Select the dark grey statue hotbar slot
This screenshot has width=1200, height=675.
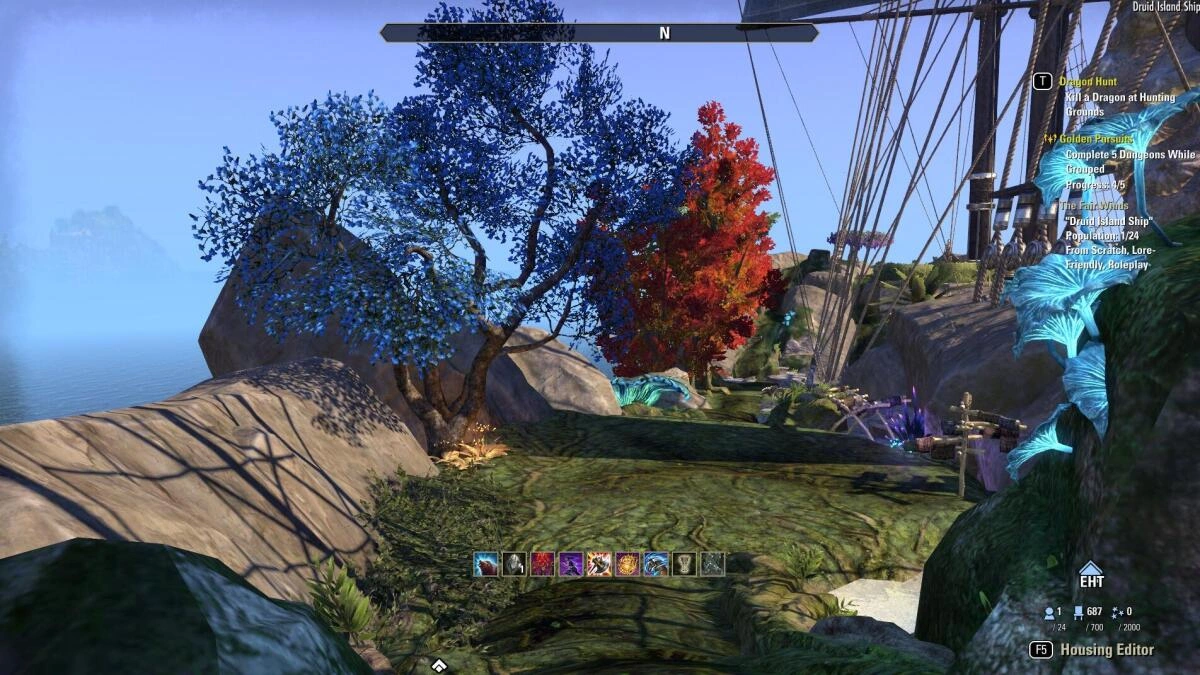pyautogui.click(x=712, y=564)
